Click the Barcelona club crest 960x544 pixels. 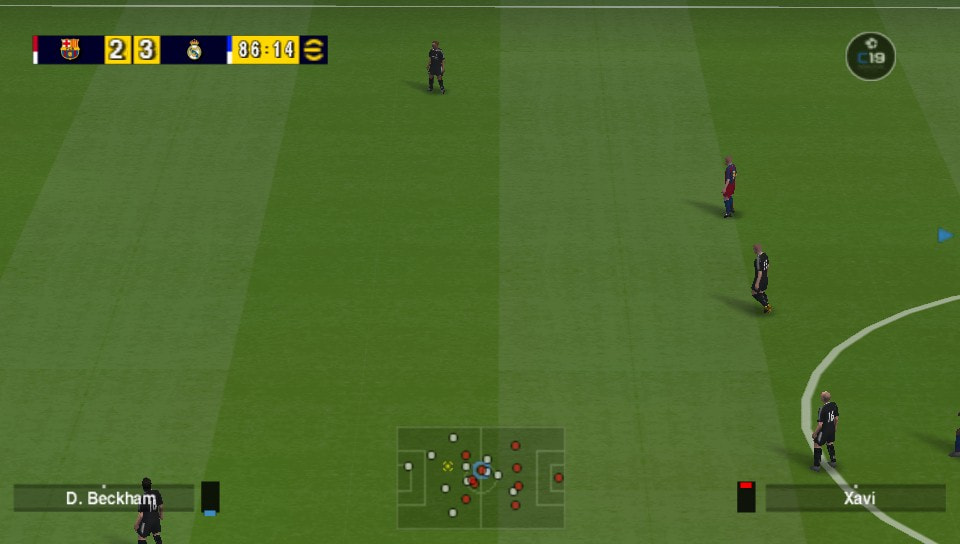(x=69, y=50)
